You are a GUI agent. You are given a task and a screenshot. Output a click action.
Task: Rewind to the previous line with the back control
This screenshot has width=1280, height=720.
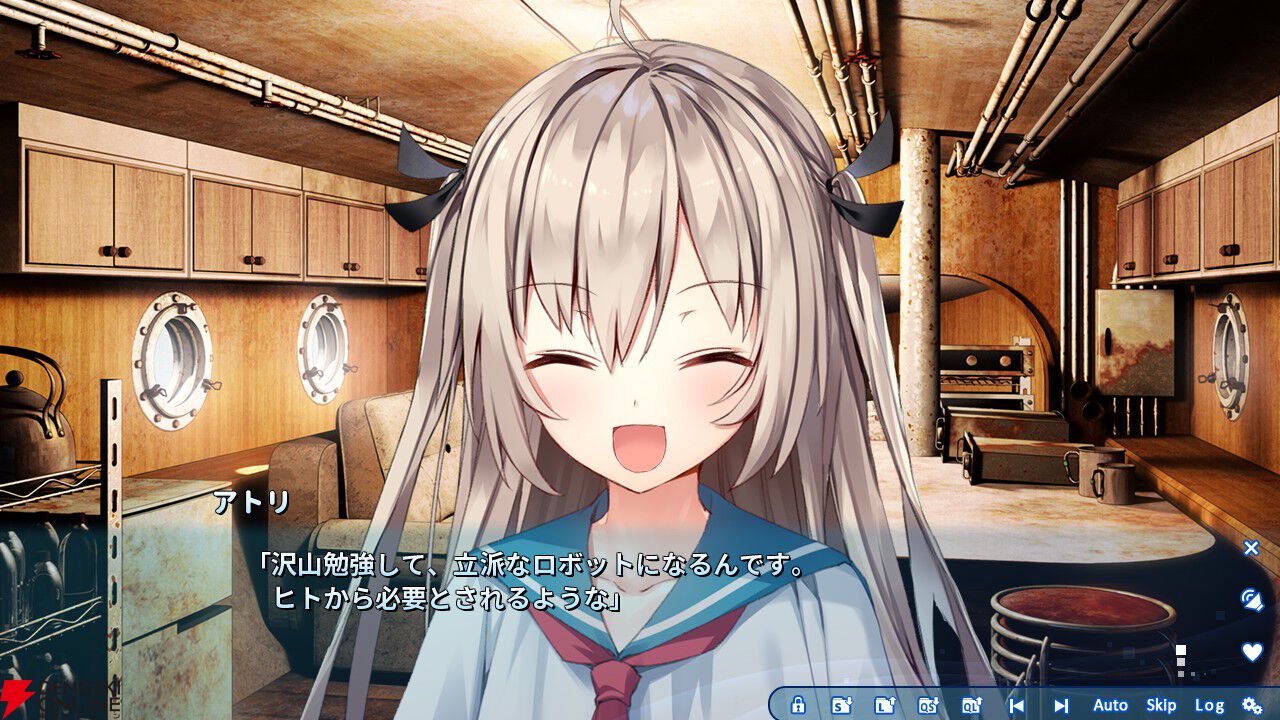click(x=1017, y=704)
